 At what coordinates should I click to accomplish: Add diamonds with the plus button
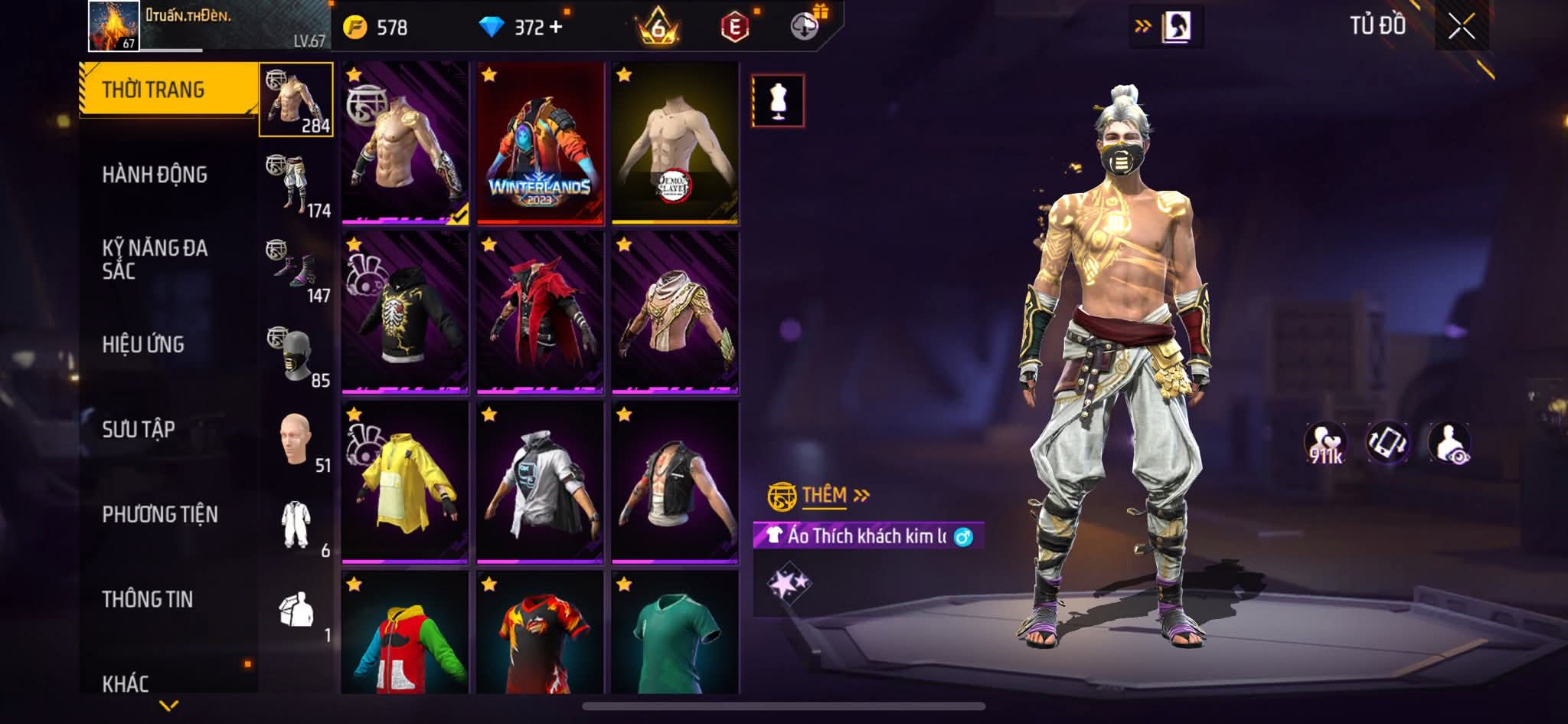[556, 28]
